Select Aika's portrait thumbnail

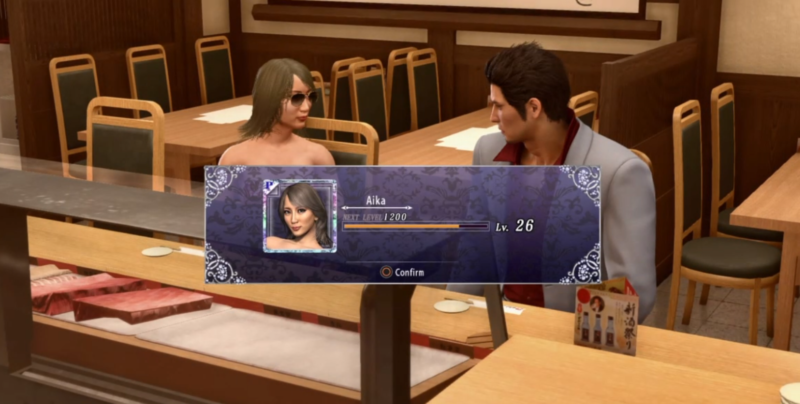(300, 215)
